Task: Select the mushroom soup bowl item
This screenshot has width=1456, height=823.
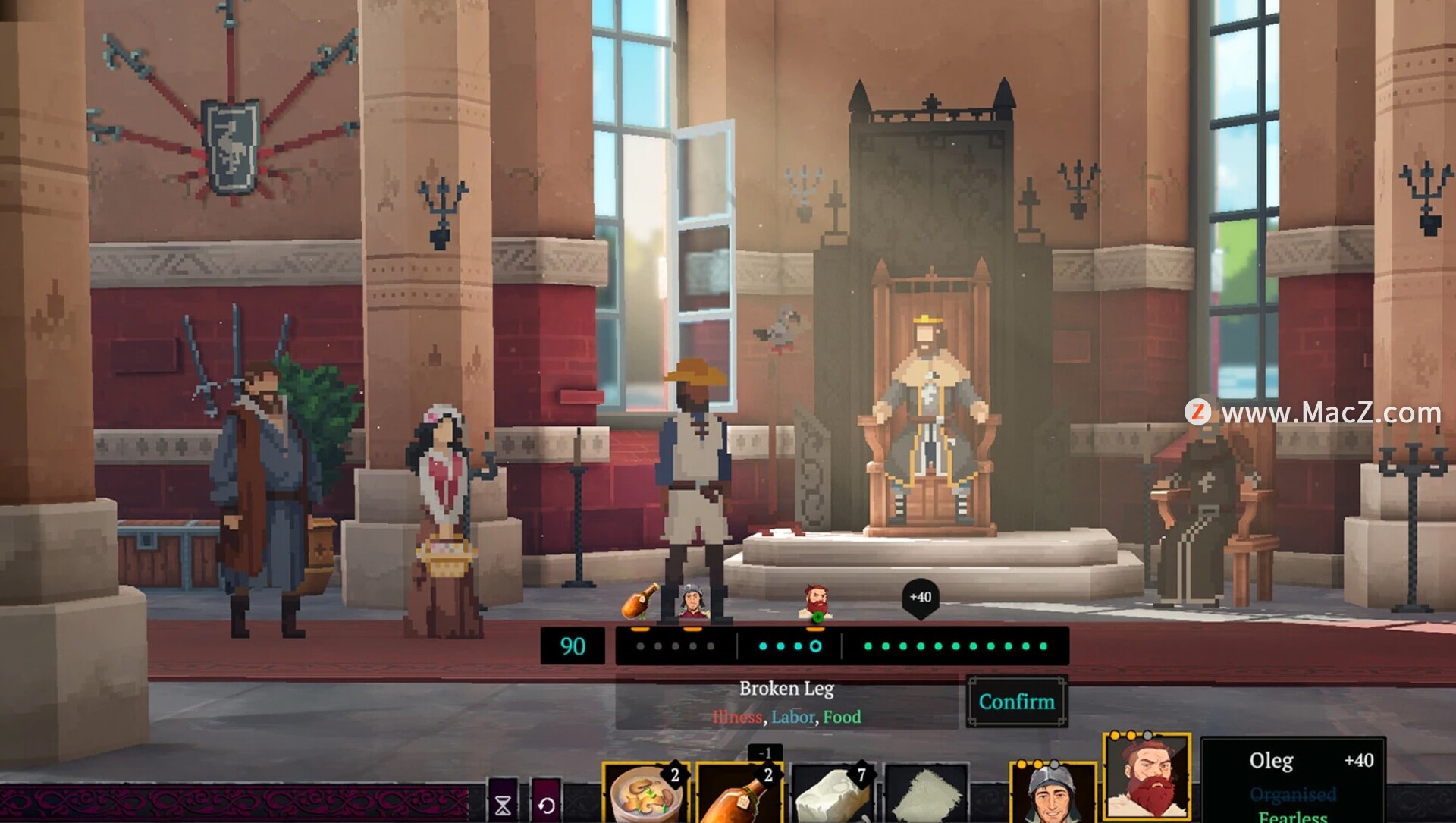Action: point(645,794)
